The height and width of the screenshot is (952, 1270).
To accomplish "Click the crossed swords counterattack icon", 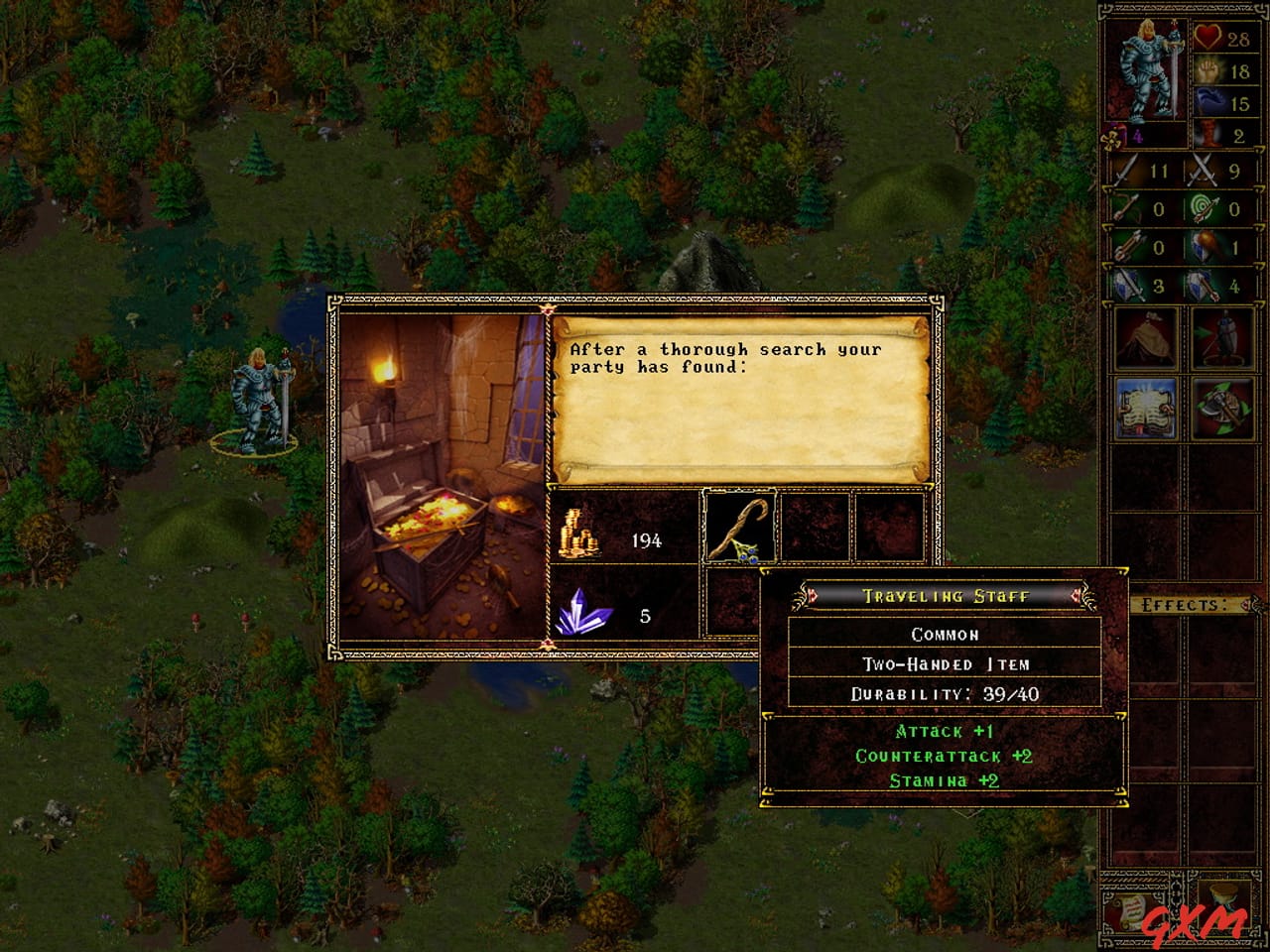I will click(x=1201, y=171).
